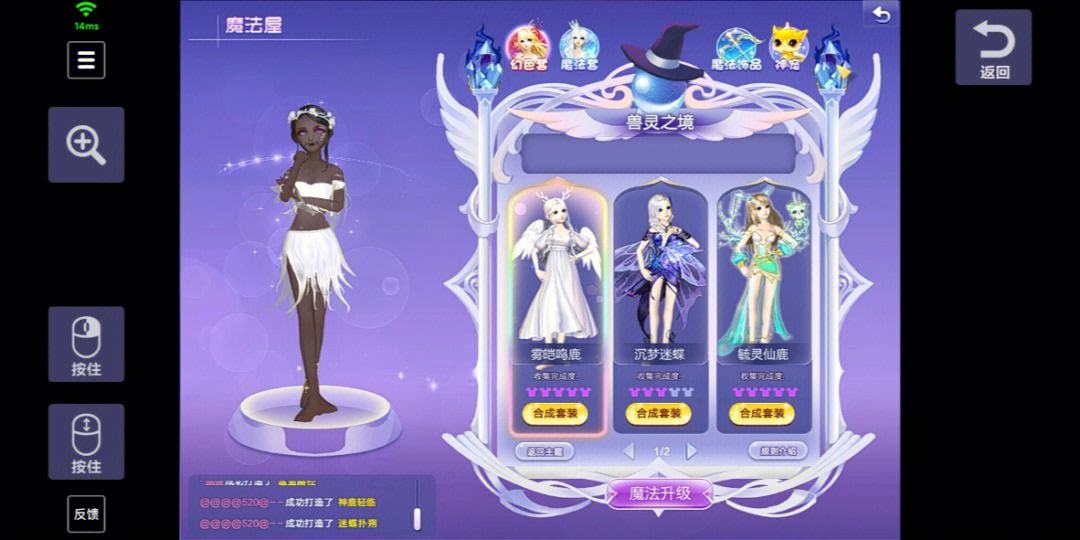Close the magic house with the back arrow
Viewport: 1080px width, 540px height.
pyautogui.click(x=880, y=14)
